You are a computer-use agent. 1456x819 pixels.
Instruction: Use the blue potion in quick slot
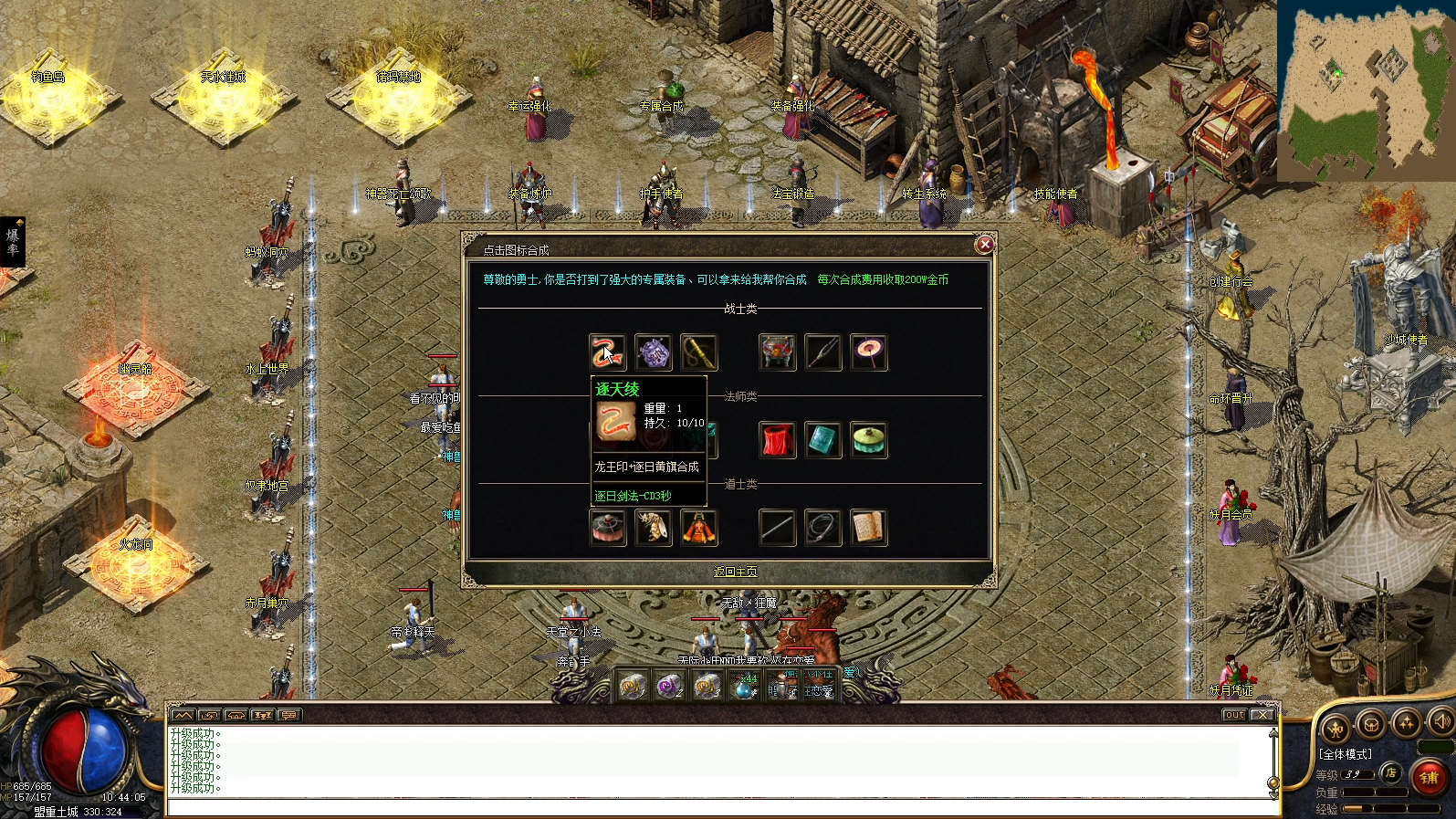[745, 687]
